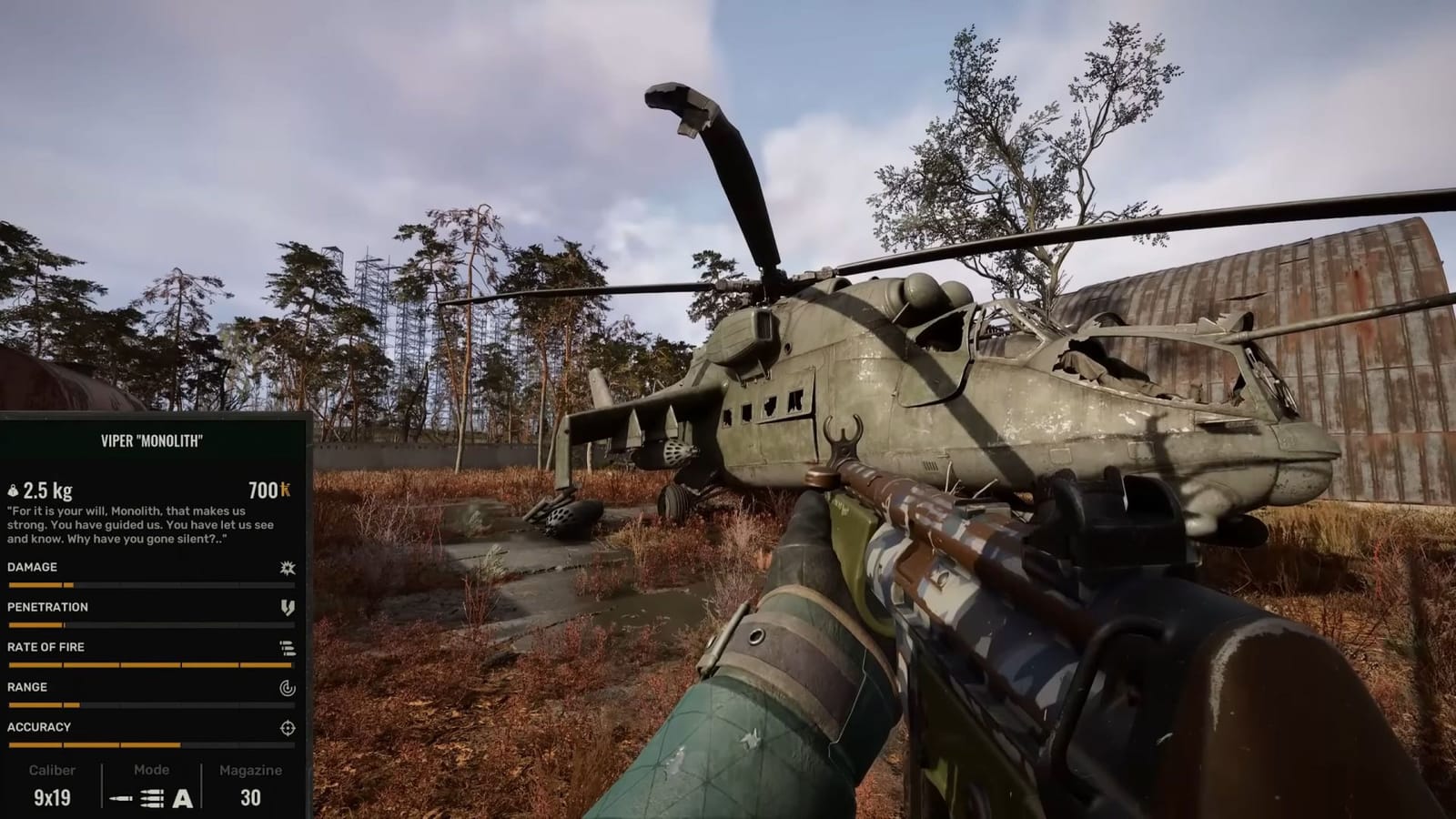1456x819 pixels.
Task: Click the Mode section label
Action: [x=152, y=769]
